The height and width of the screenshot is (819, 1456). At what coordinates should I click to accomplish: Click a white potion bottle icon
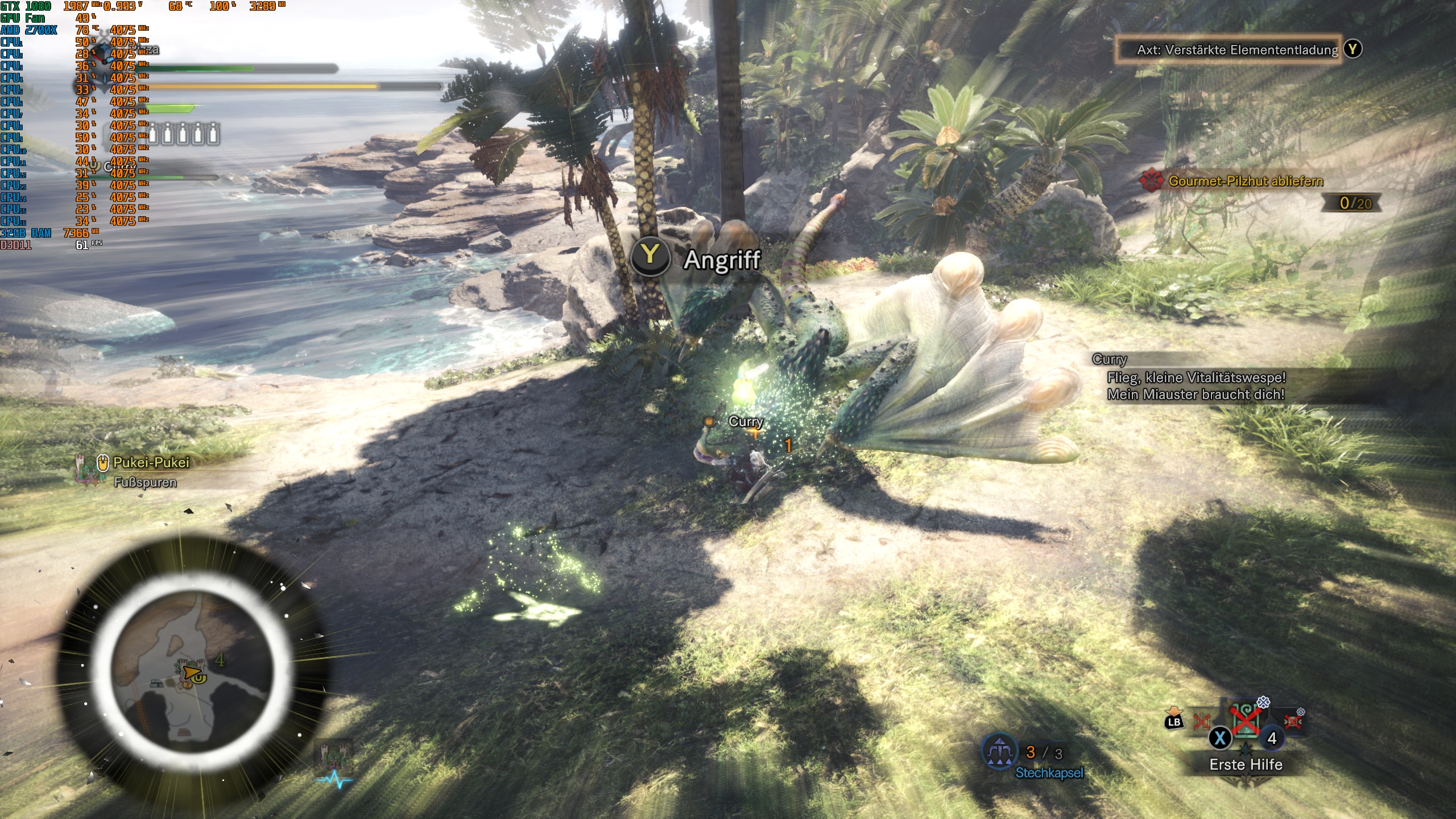154,135
